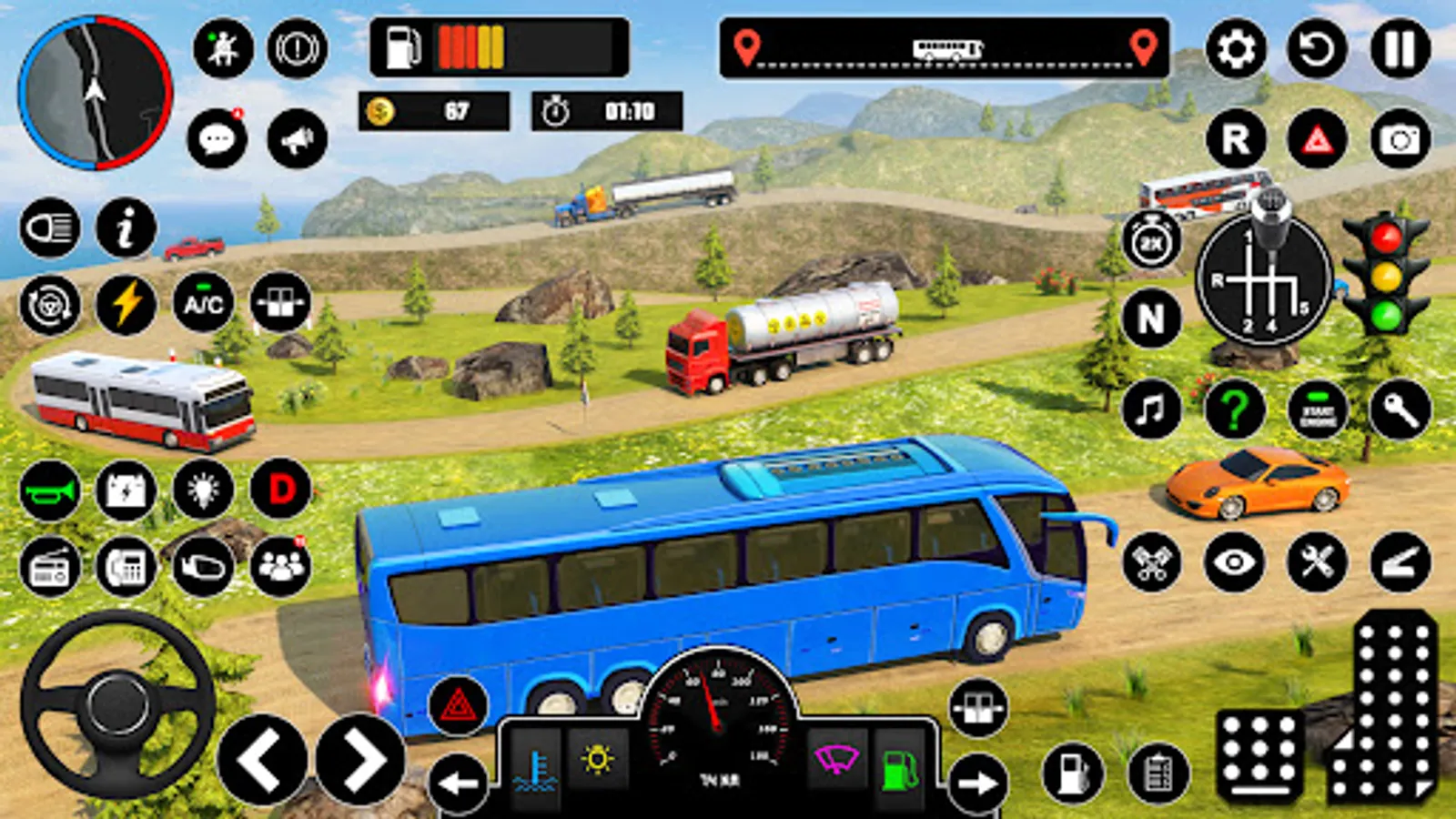1456x819 pixels.
Task: Engage reverse with the R button
Action: 1236,139
